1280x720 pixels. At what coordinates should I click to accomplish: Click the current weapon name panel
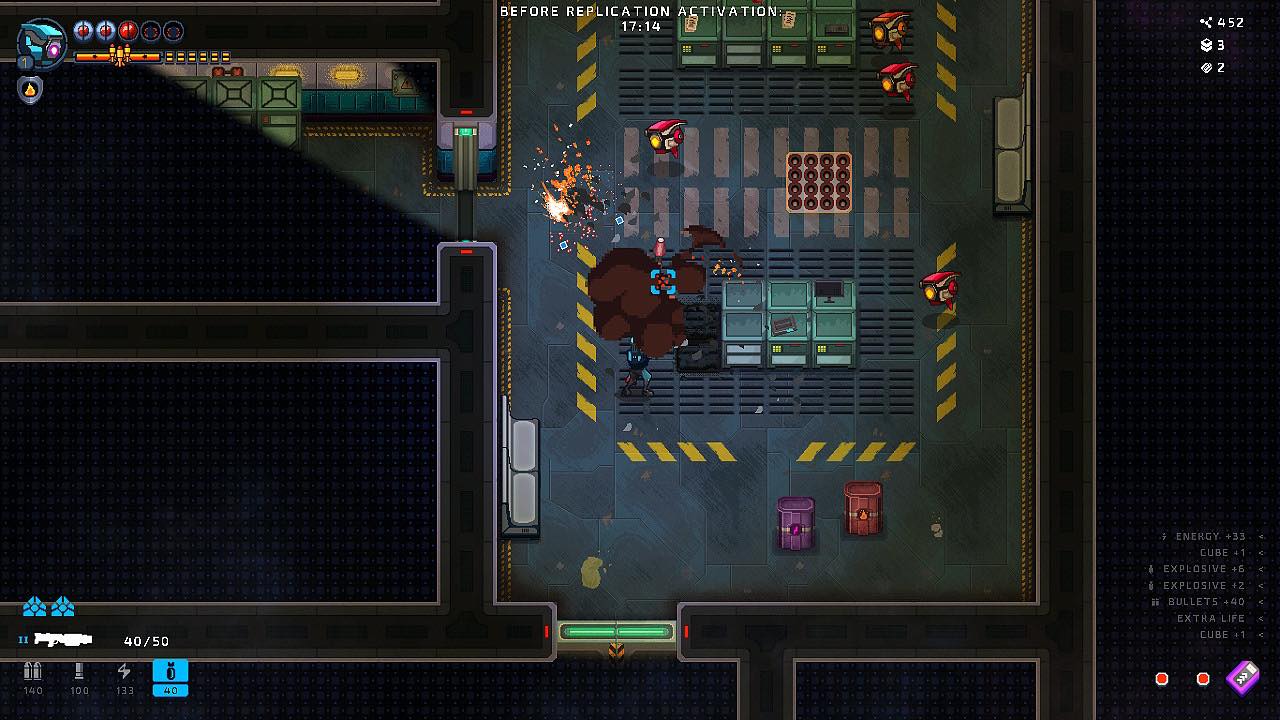point(62,639)
